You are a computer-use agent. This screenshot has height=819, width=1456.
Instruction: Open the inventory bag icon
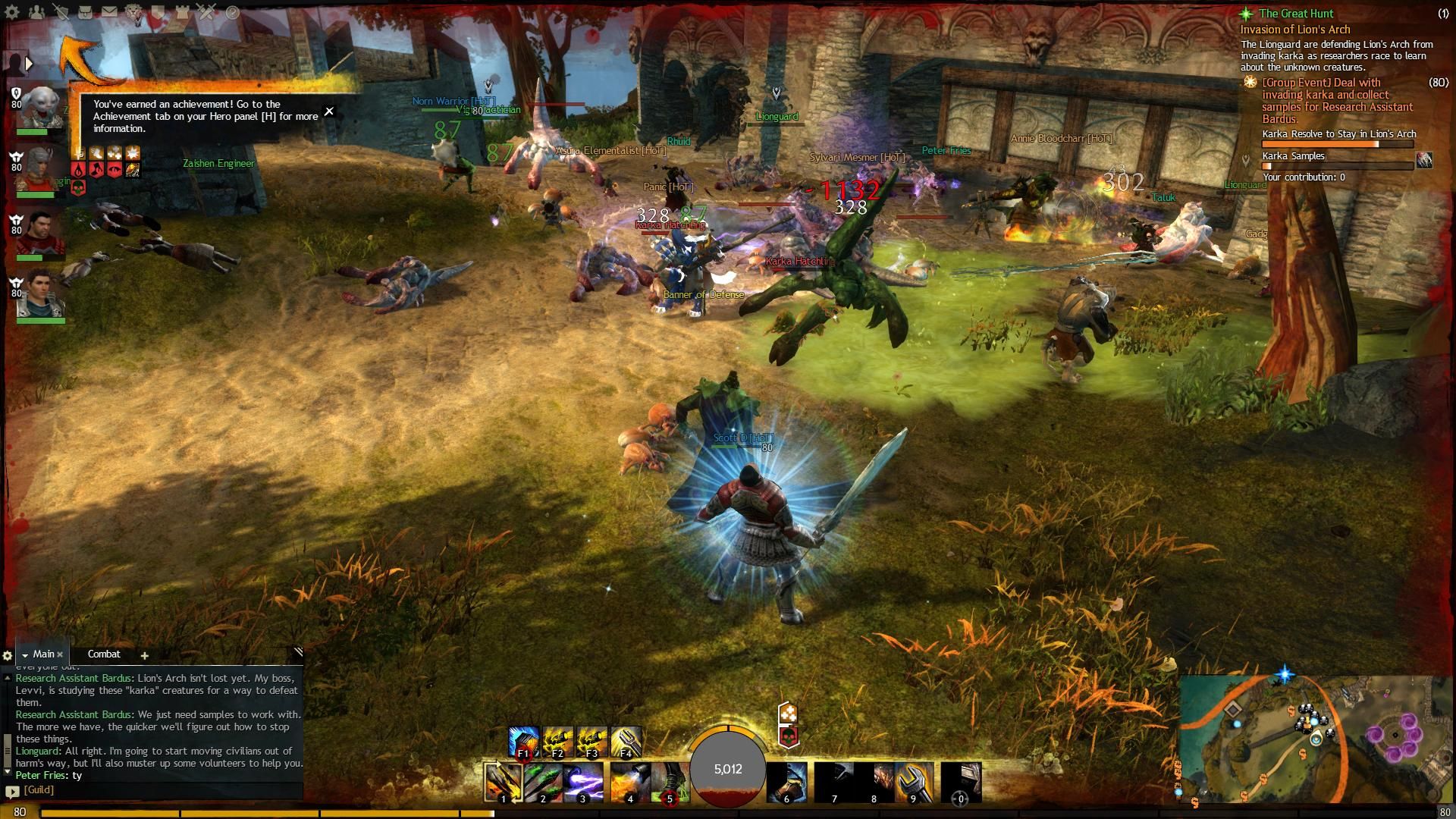click(x=86, y=12)
